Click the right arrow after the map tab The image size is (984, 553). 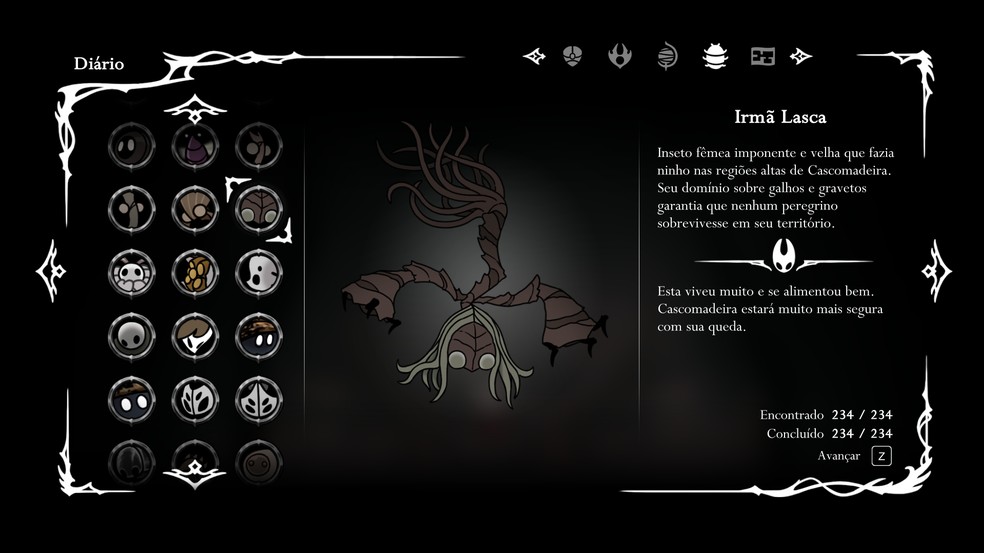click(x=800, y=56)
